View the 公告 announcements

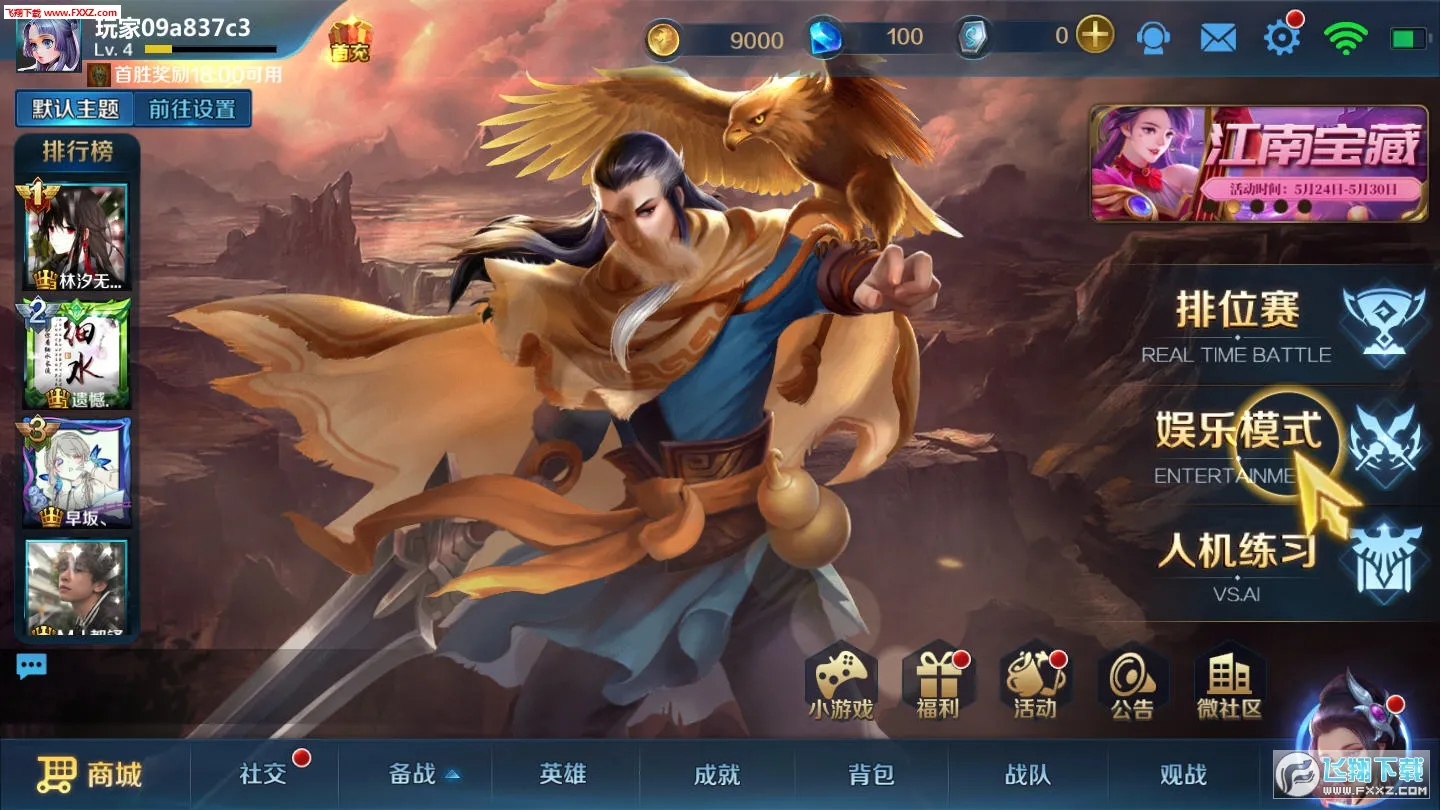click(1130, 685)
